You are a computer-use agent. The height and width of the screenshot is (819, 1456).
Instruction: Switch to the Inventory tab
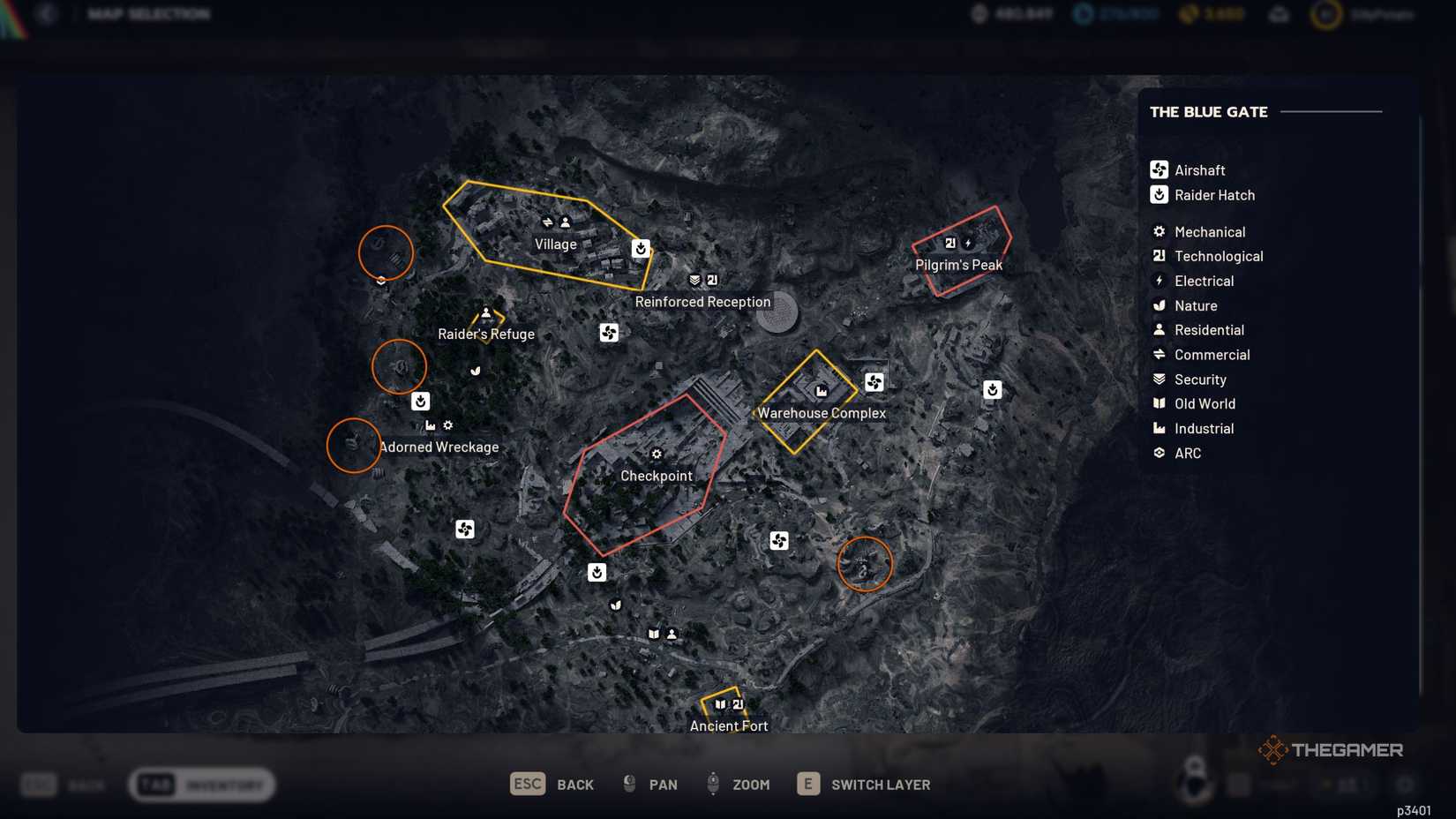pyautogui.click(x=201, y=784)
